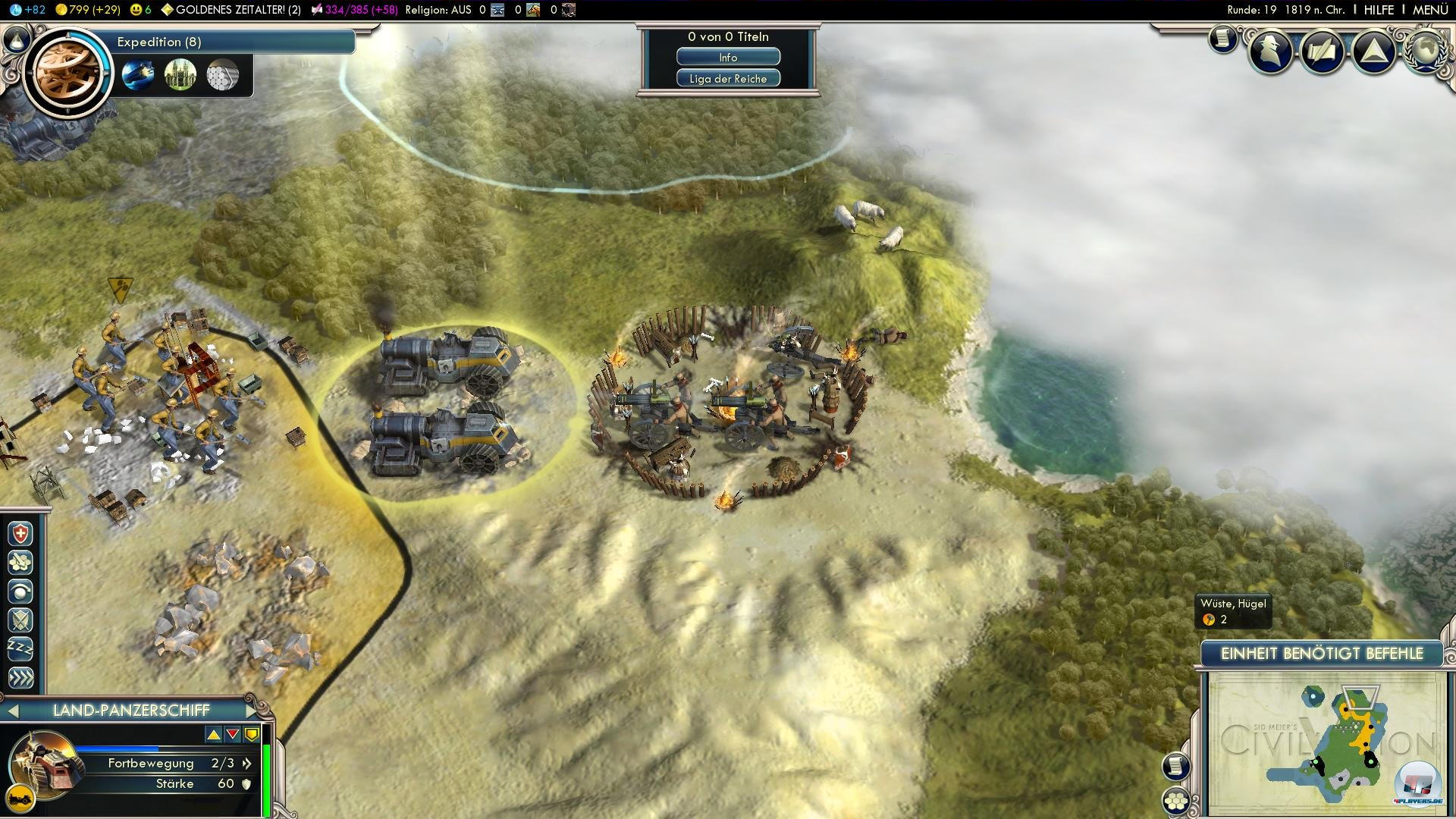The height and width of the screenshot is (819, 1456).
Task: Open the Expedition research wheel icon
Action: pyautogui.click(x=67, y=71)
